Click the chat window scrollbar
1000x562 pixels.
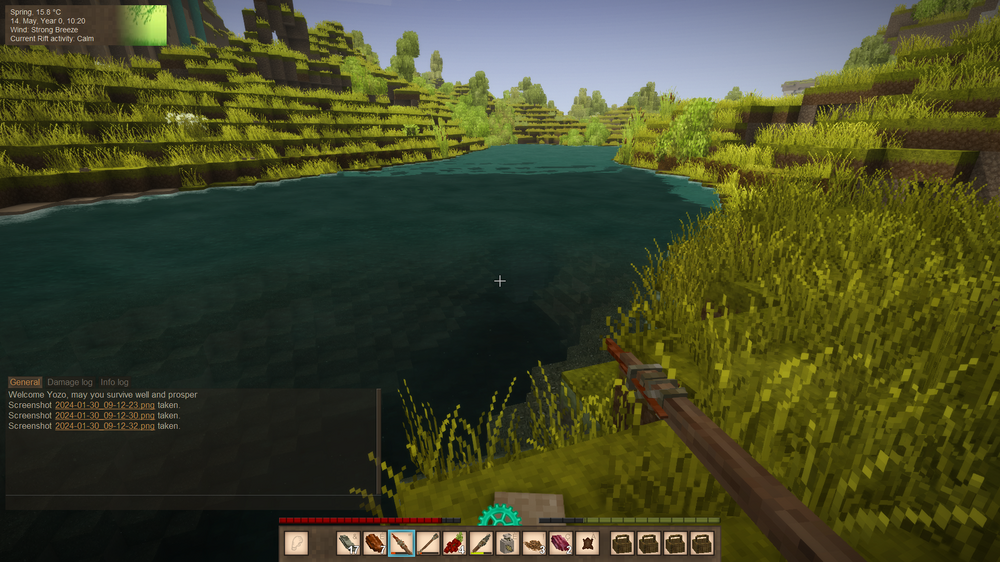378,440
